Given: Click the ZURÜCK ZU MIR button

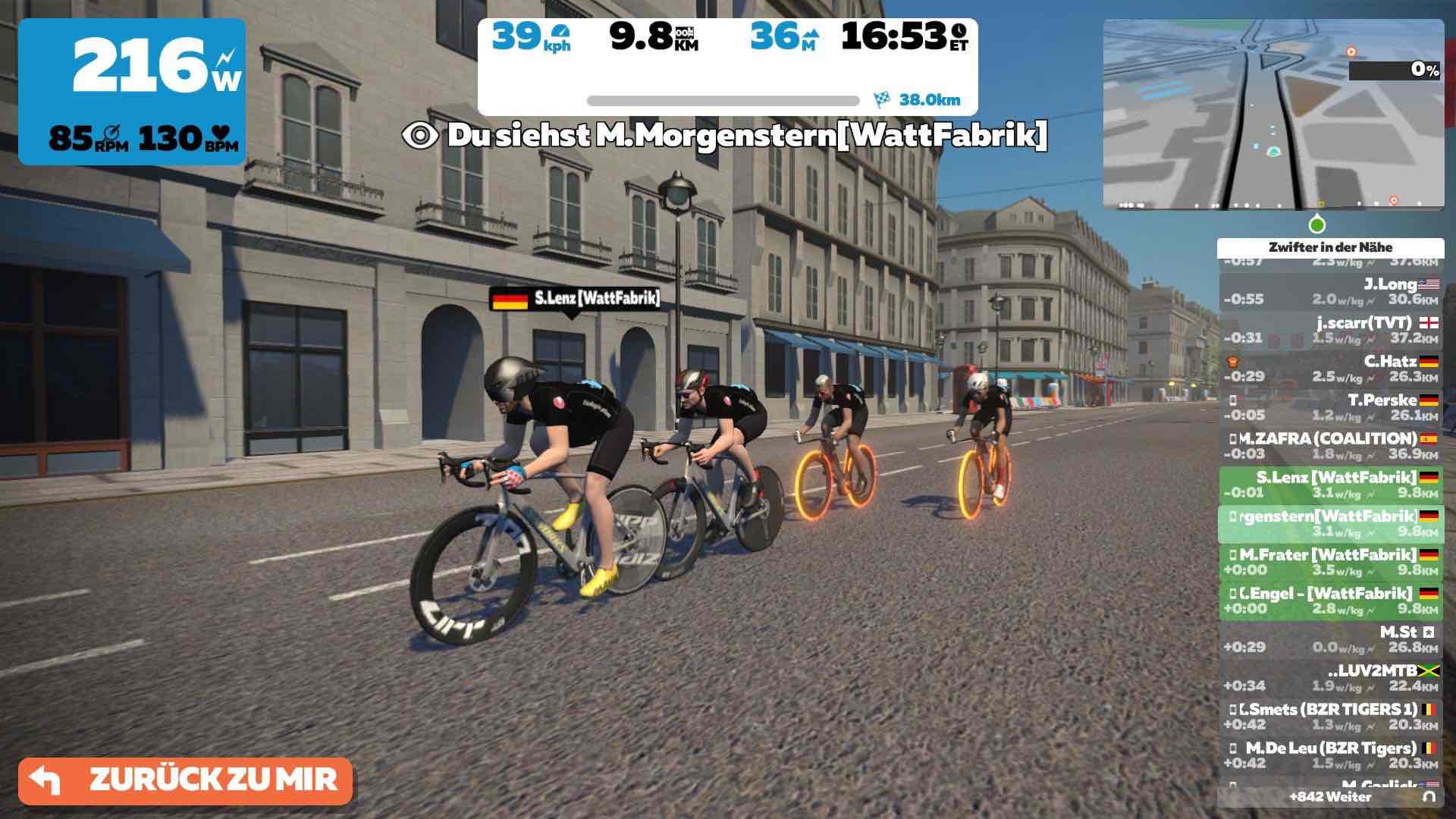Looking at the screenshot, I should coord(186,780).
